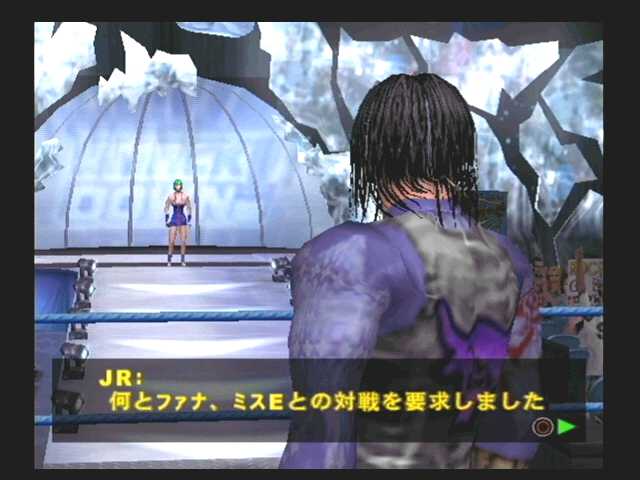Advance the dialogue with the green arrow
This screenshot has width=640, height=480.
click(567, 426)
